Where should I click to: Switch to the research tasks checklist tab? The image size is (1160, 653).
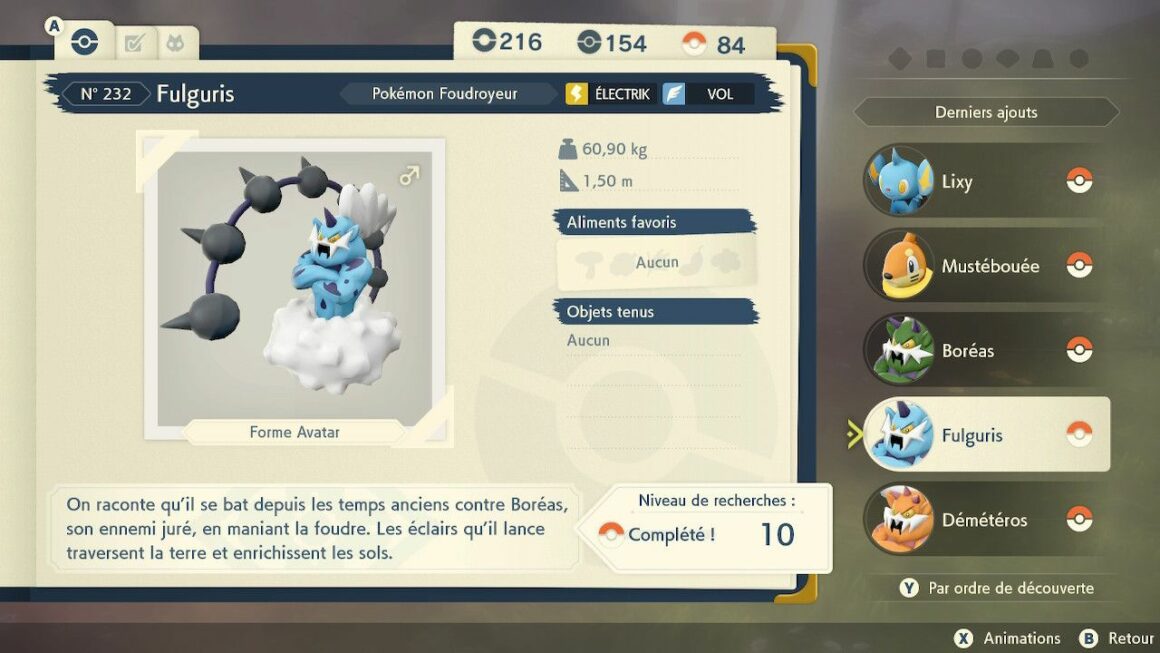pos(133,43)
